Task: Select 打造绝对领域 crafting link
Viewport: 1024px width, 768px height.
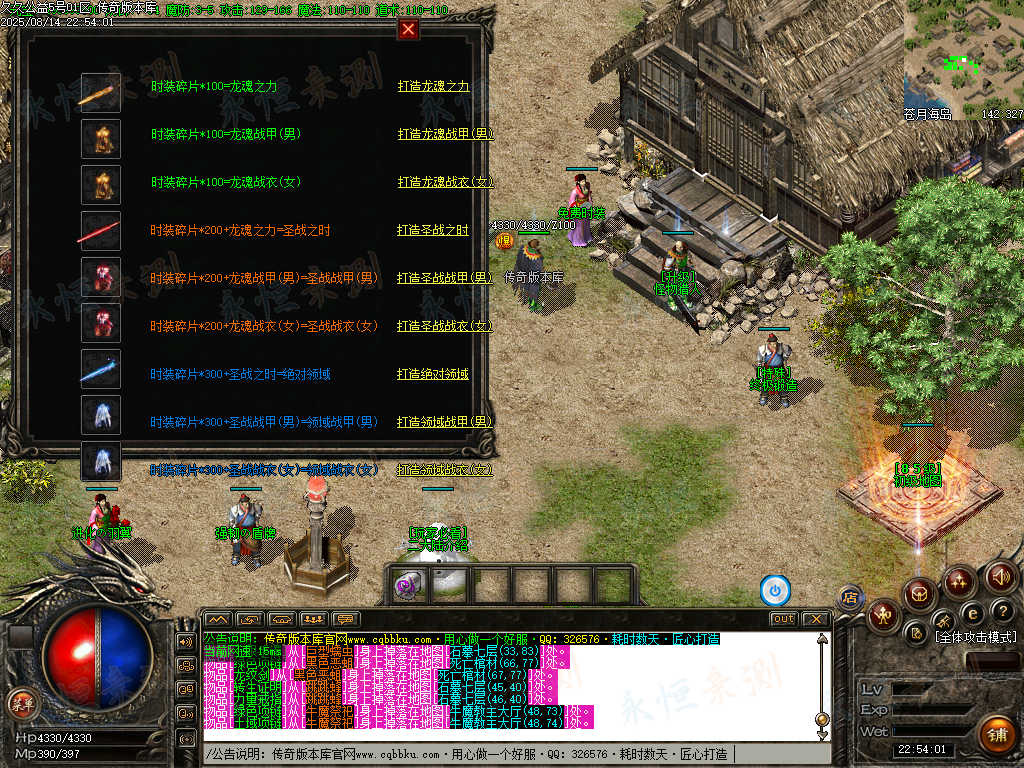Action: [x=432, y=374]
